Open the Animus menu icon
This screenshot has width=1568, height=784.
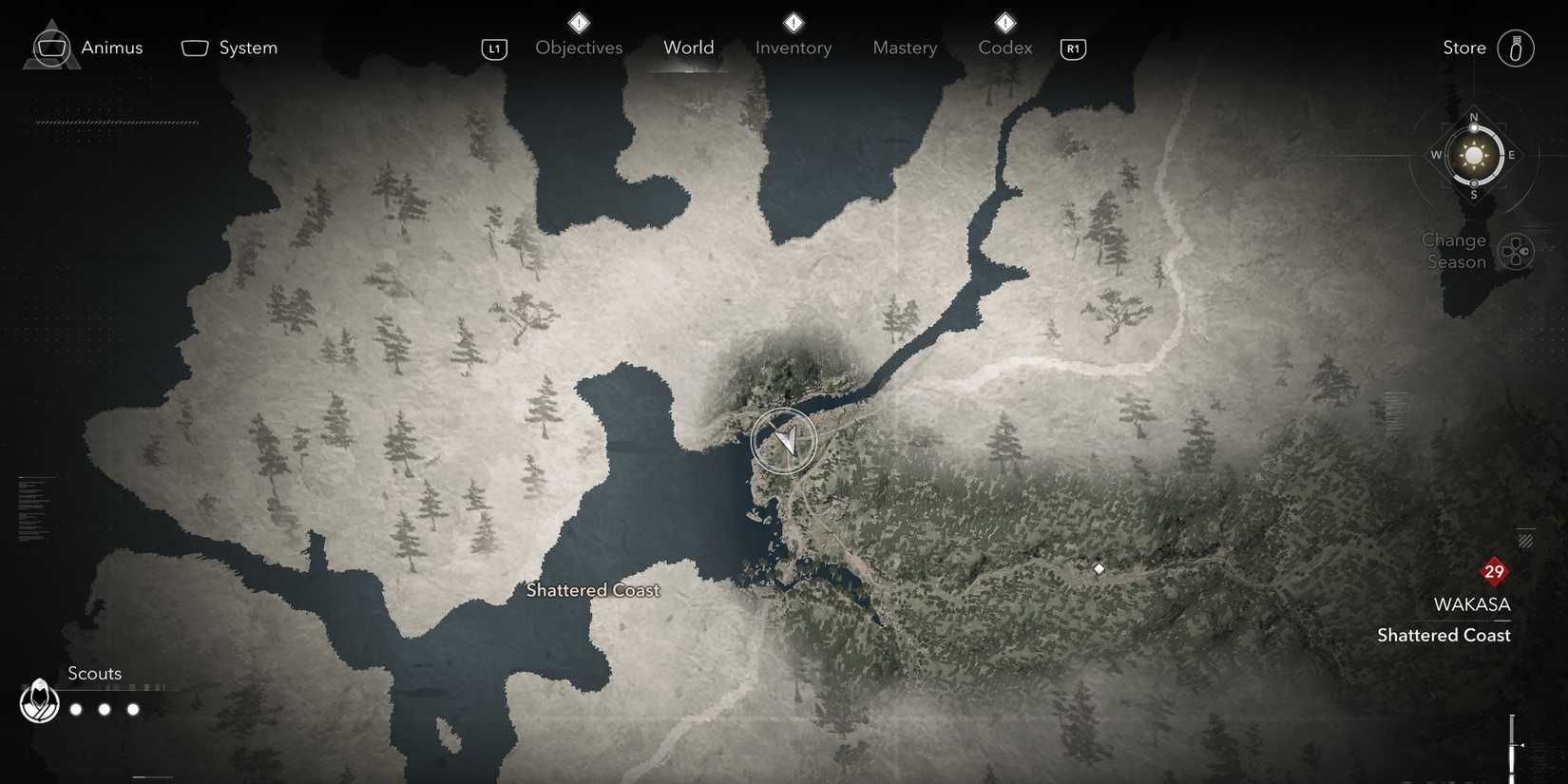click(50, 47)
